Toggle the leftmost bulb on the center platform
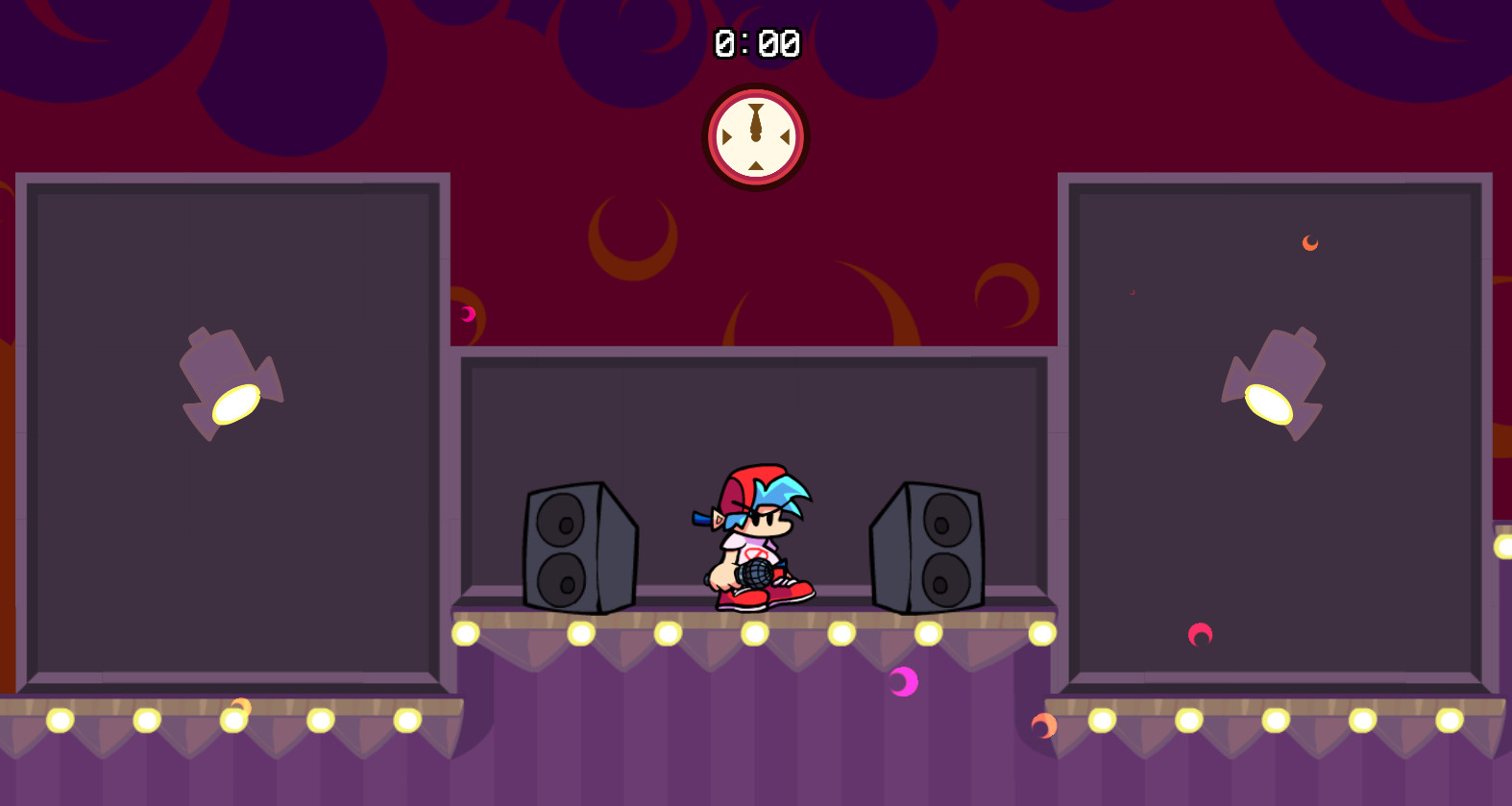The width and height of the screenshot is (1512, 806). pyautogui.click(x=468, y=634)
